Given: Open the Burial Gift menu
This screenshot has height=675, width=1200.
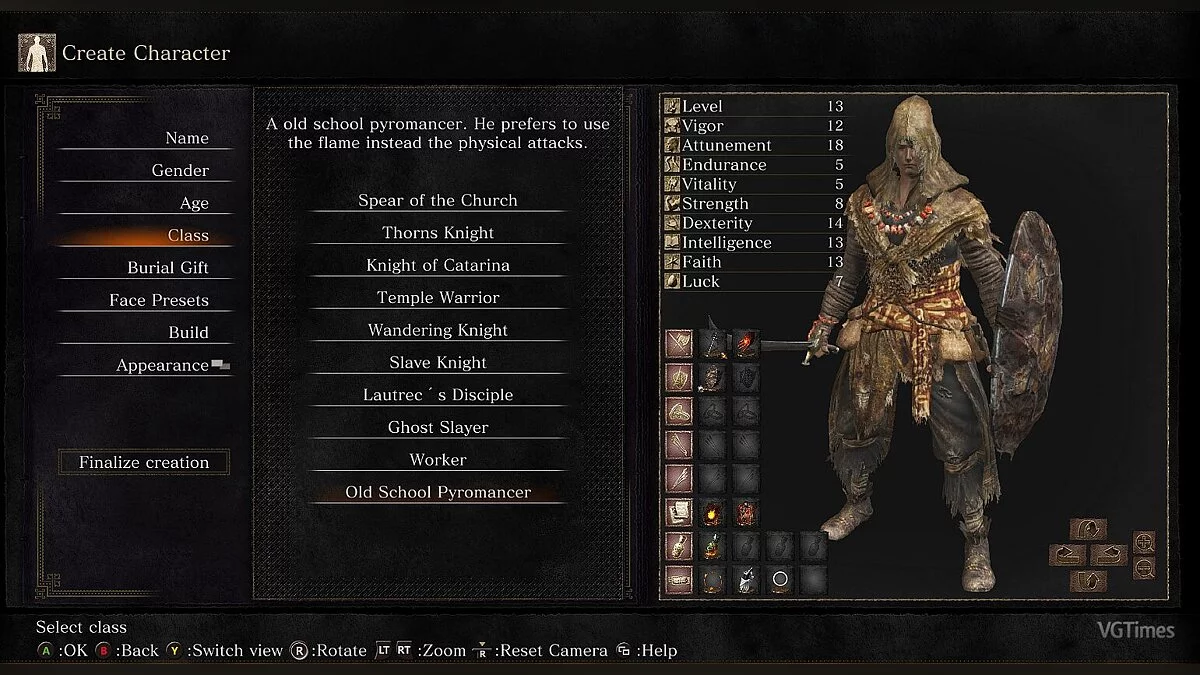Looking at the screenshot, I should (167, 268).
